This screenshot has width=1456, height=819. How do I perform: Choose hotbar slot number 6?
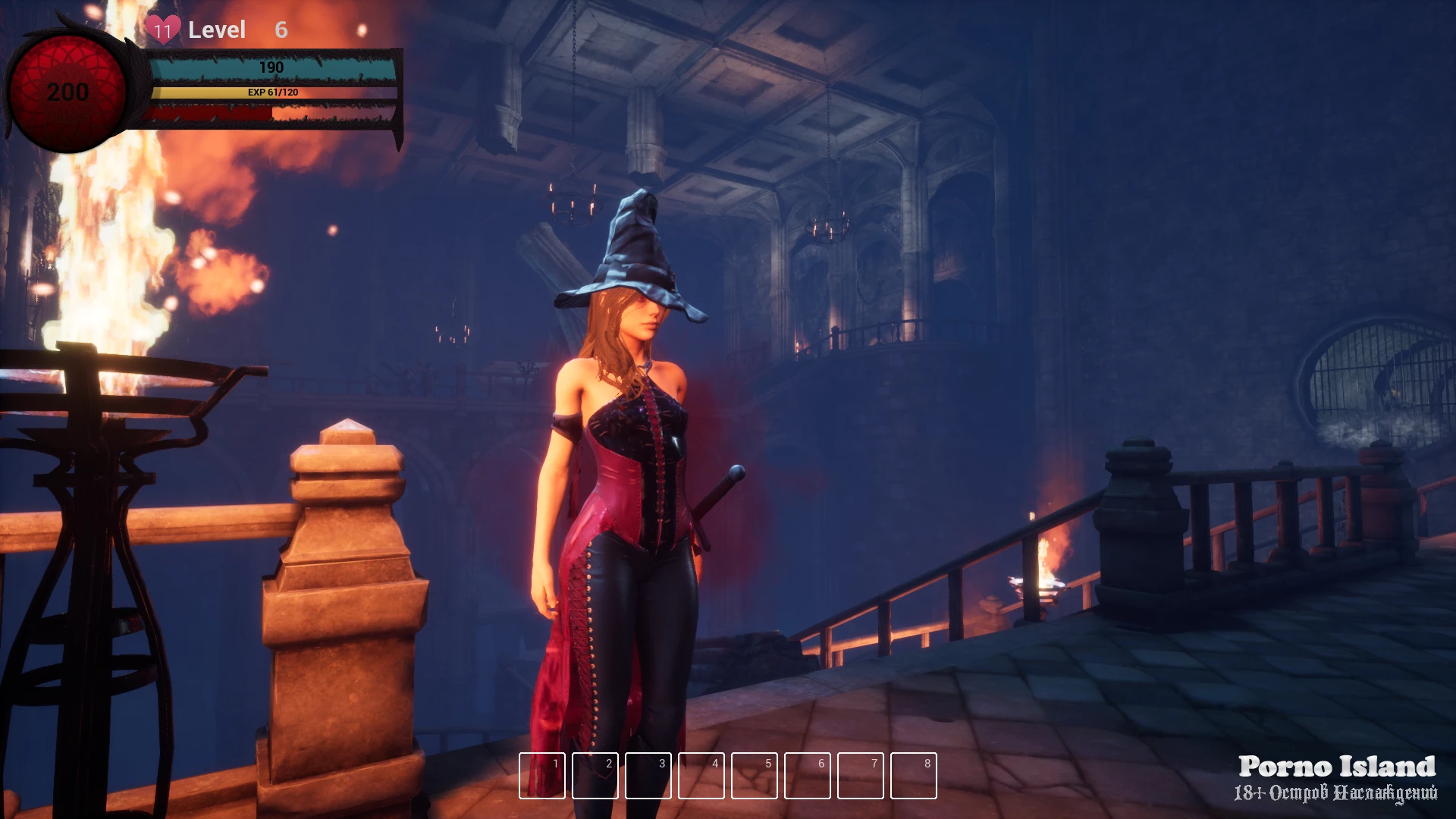[808, 776]
